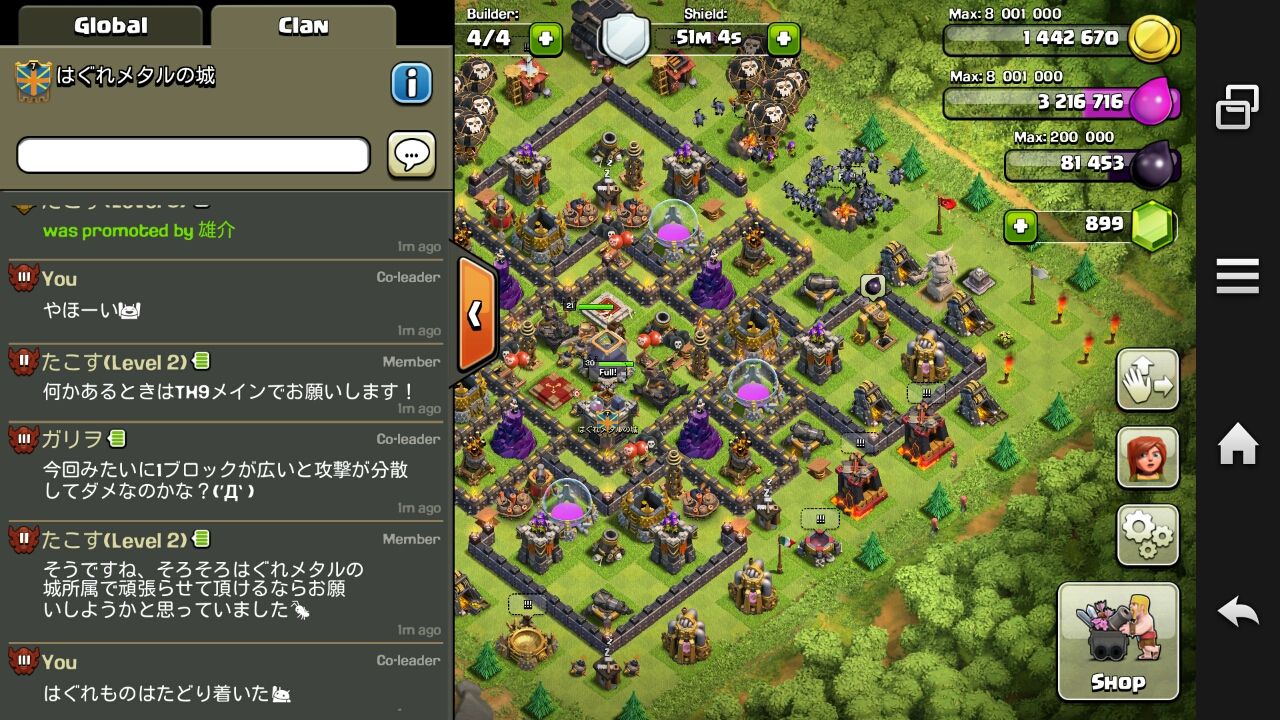Select the village layout move tool icon

coord(1146,381)
